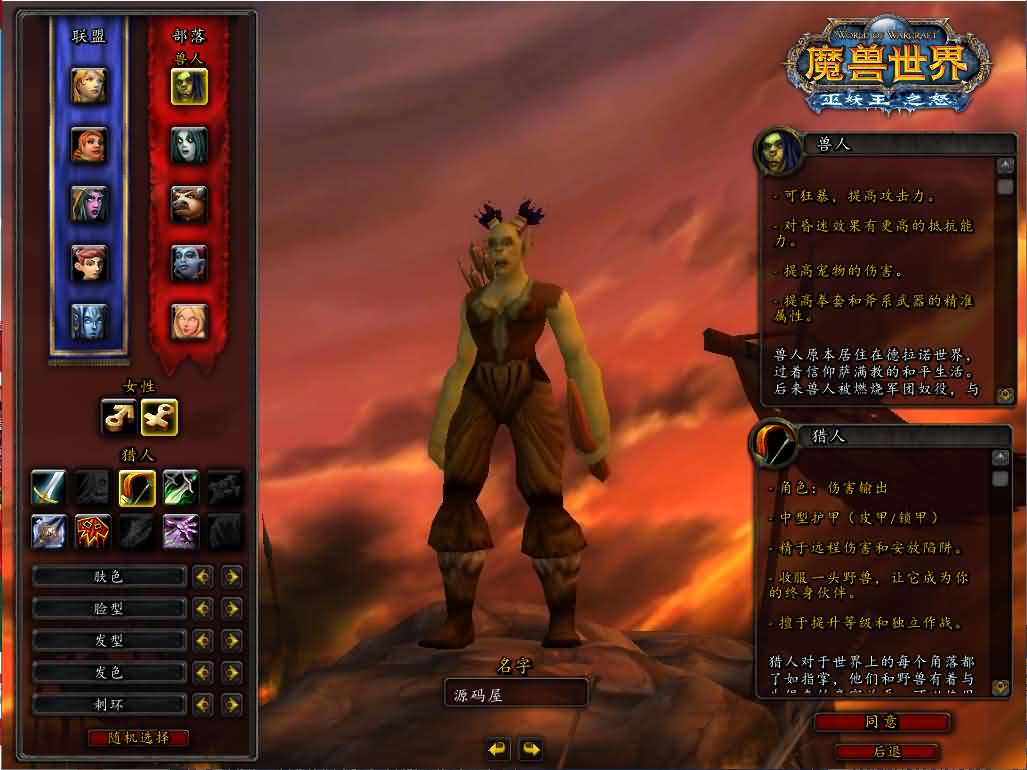Pick the Warlock class icon

[181, 529]
